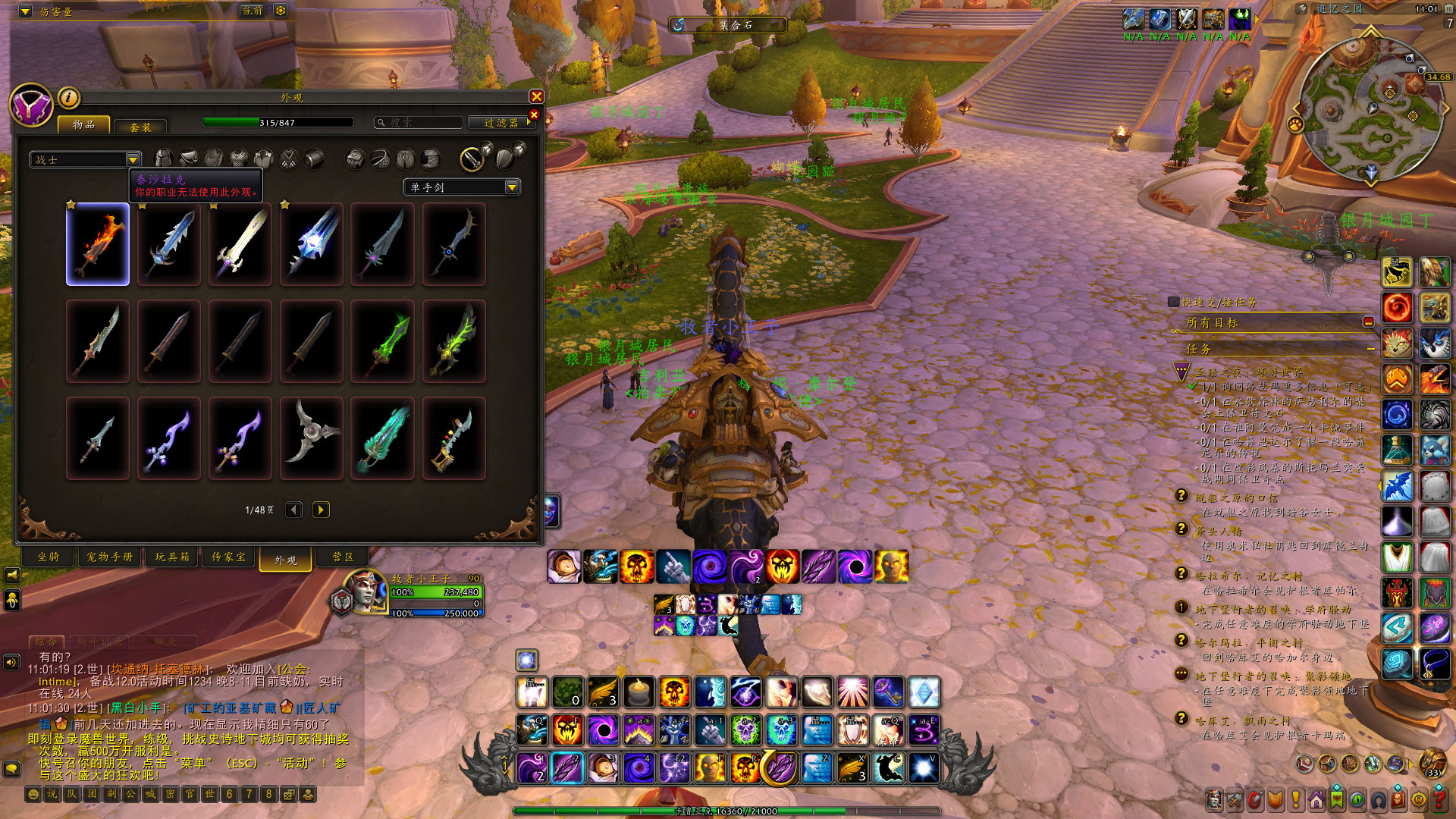Switch to the 传家宝 heirlooms tab
Screen dimensions: 1456x819
pos(228,557)
